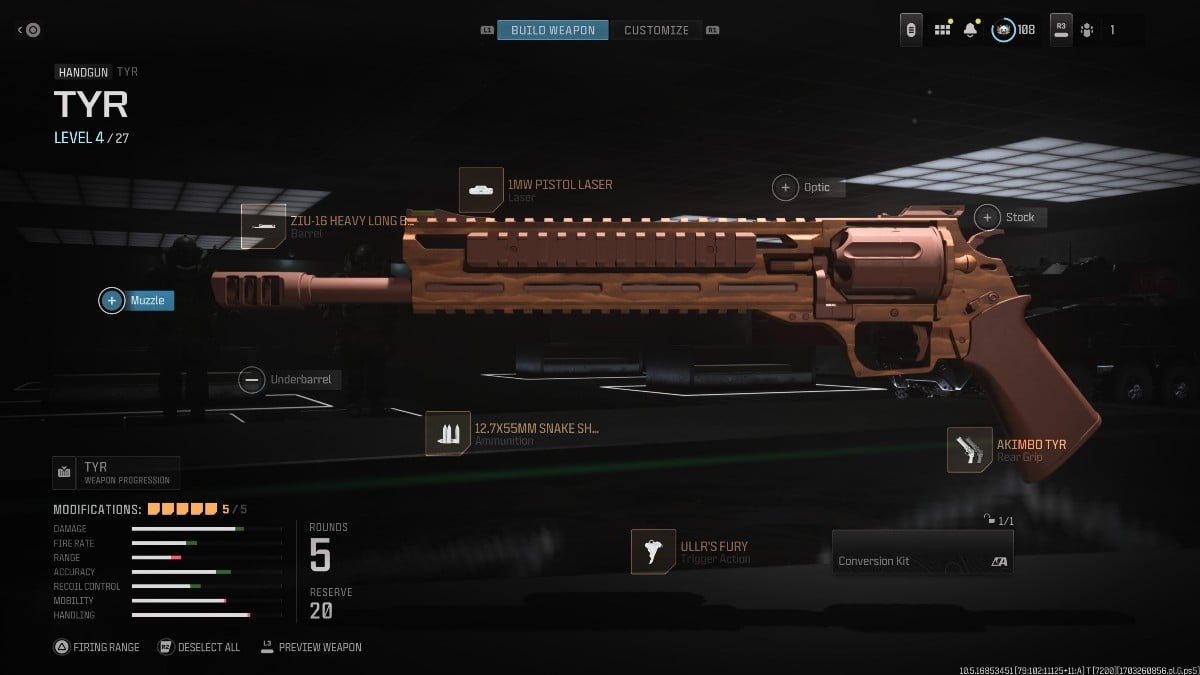Open the battery-shaped token icon

tap(911, 30)
